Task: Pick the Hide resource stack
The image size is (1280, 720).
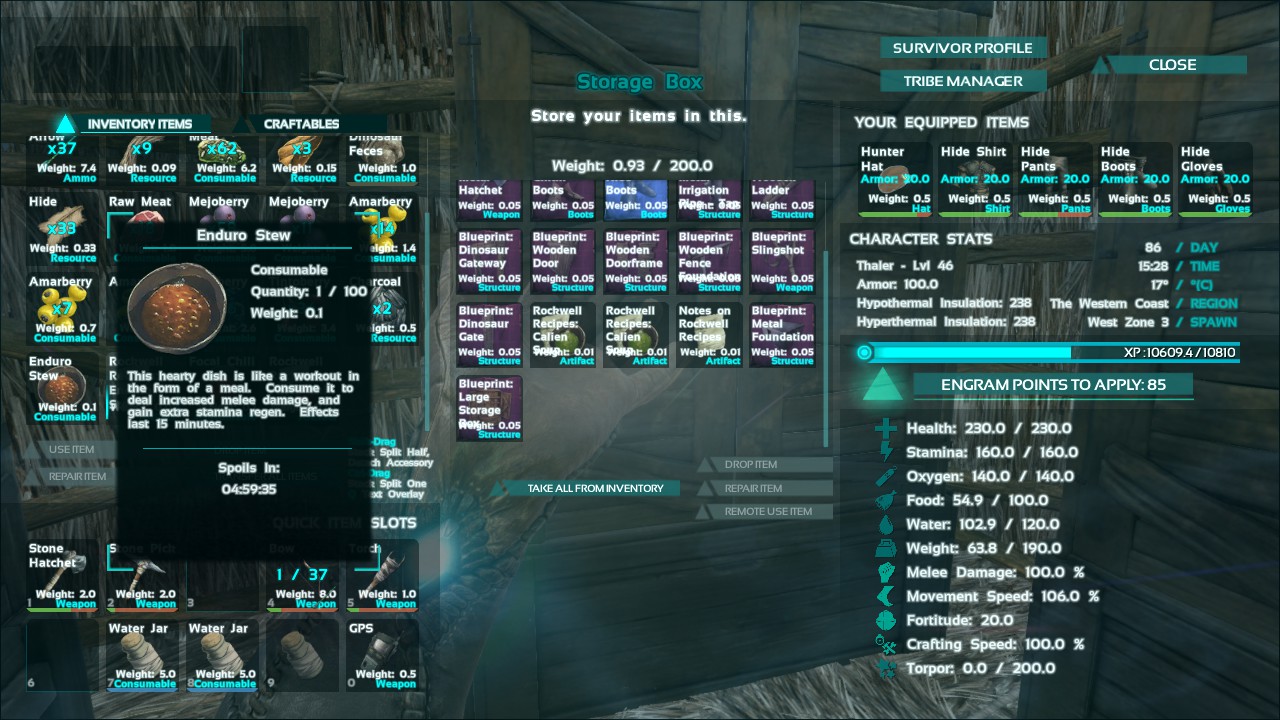Action: pyautogui.click(x=63, y=229)
